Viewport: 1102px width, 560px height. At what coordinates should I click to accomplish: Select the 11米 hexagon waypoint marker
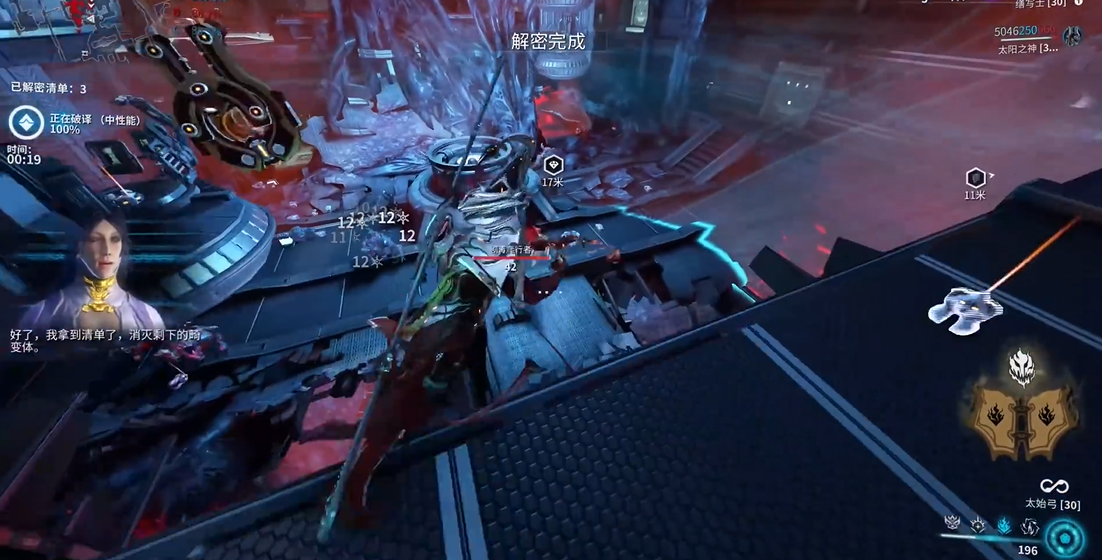click(x=976, y=178)
